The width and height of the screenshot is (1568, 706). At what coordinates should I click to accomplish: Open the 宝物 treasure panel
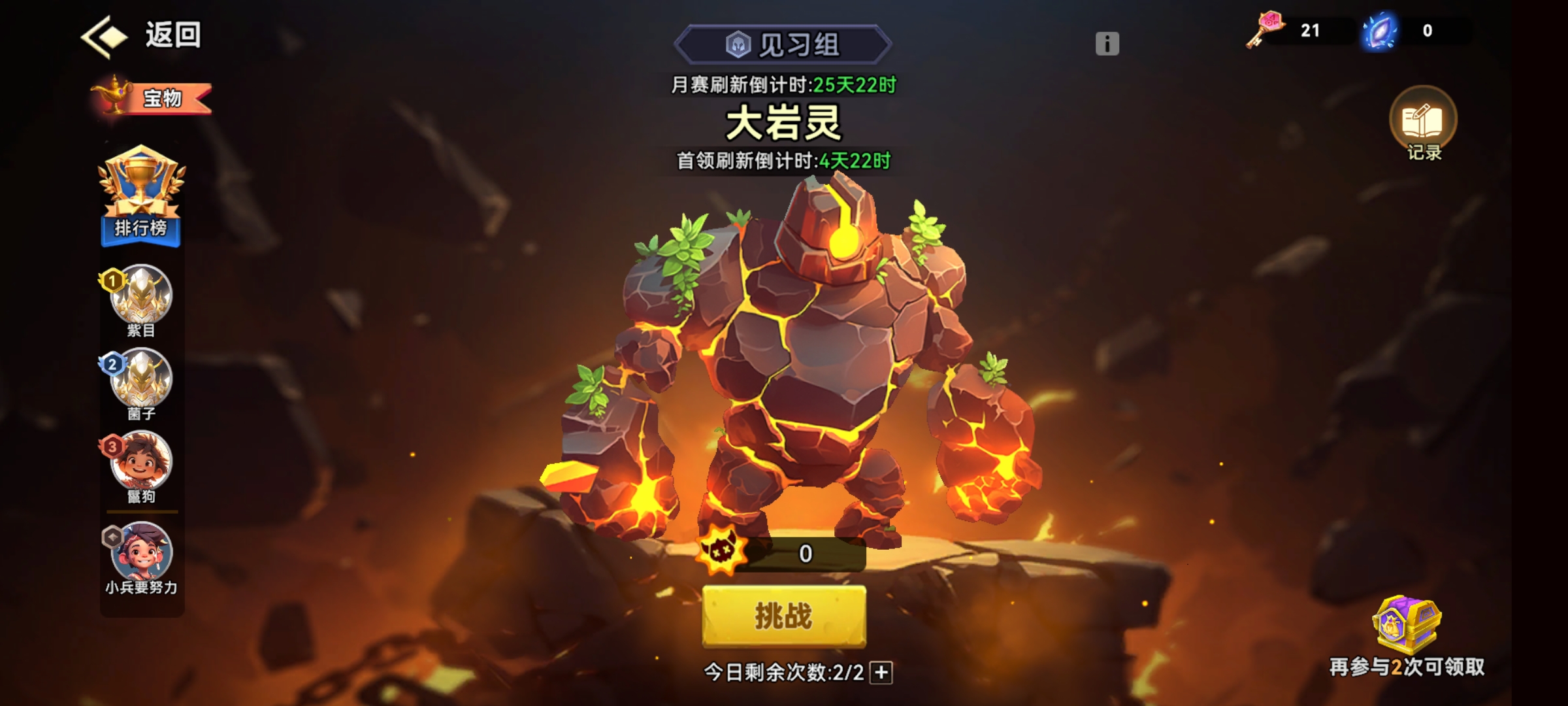coord(150,98)
